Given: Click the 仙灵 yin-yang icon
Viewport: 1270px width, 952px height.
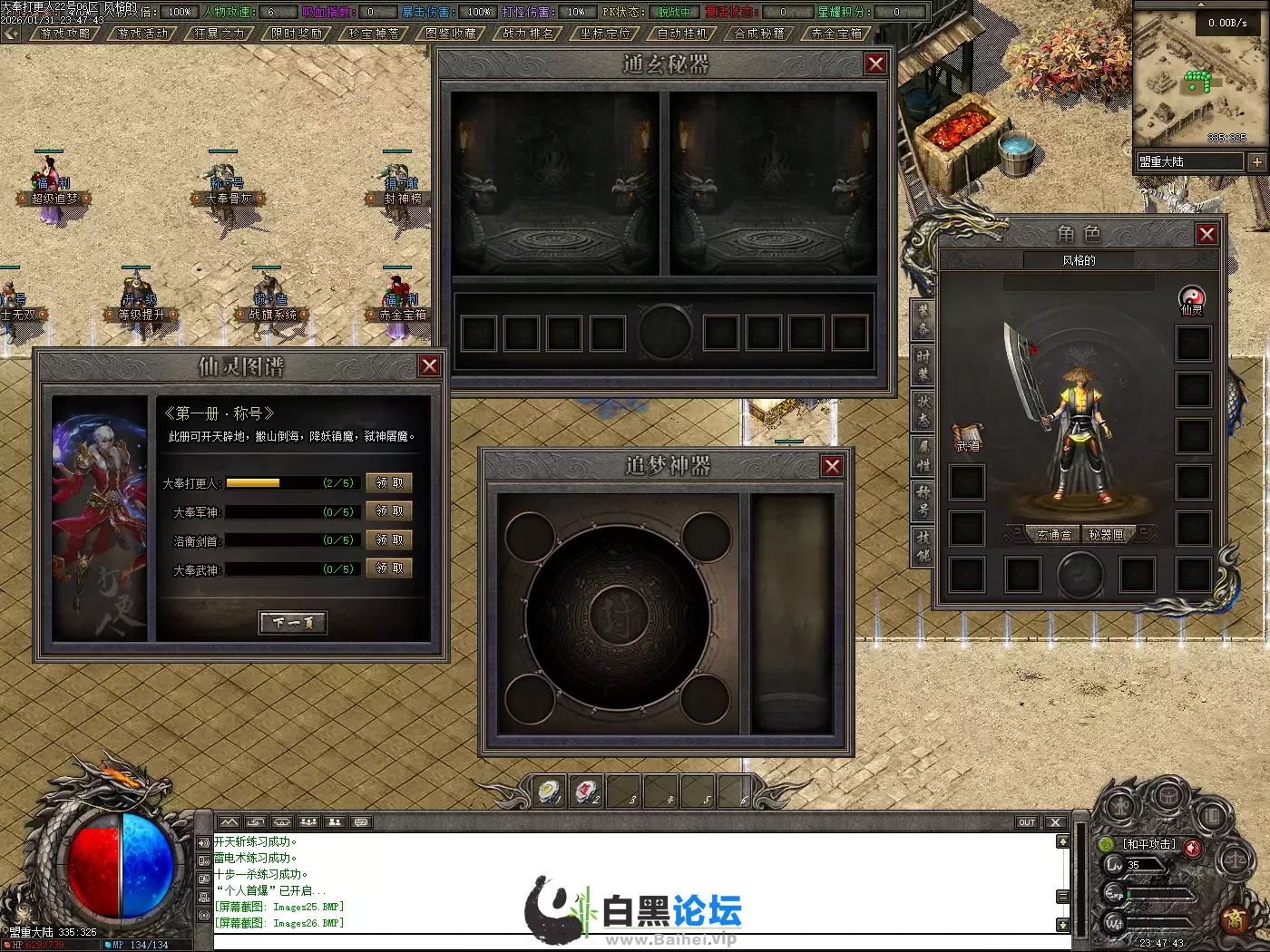Looking at the screenshot, I should click(1191, 298).
